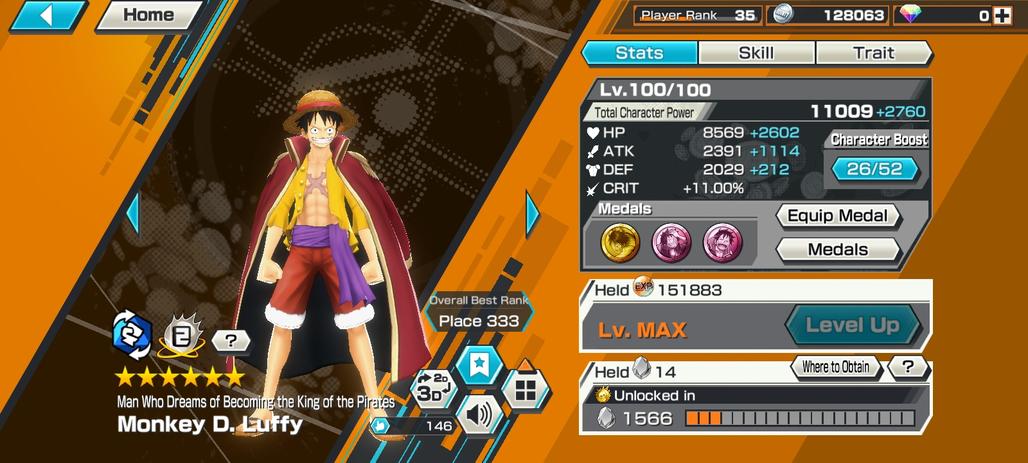Open the Medals list
1028x463 pixels.
pos(838,249)
